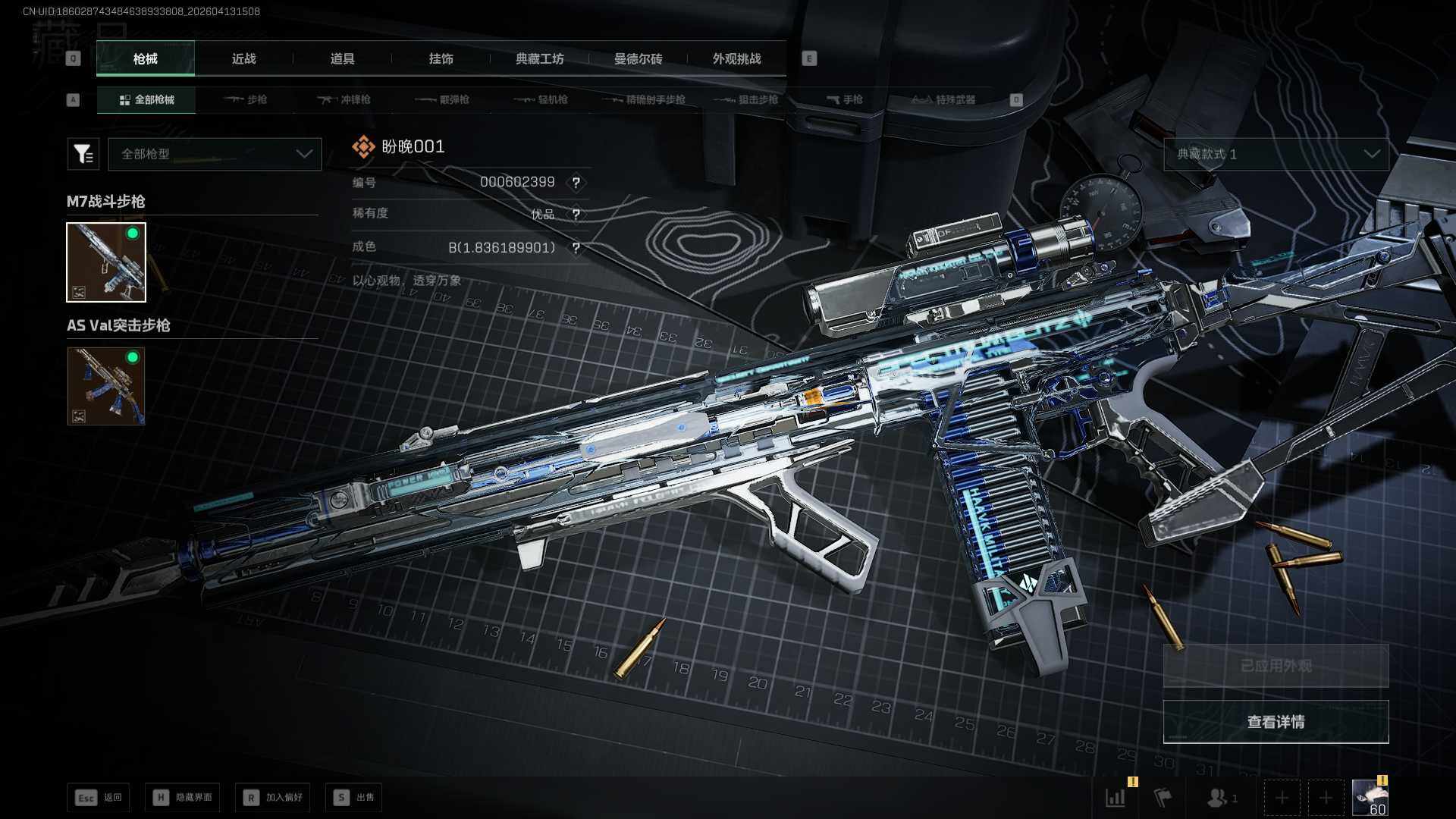Open the 曼德尔砖 tab
Image resolution: width=1456 pixels, height=819 pixels.
coord(638,59)
